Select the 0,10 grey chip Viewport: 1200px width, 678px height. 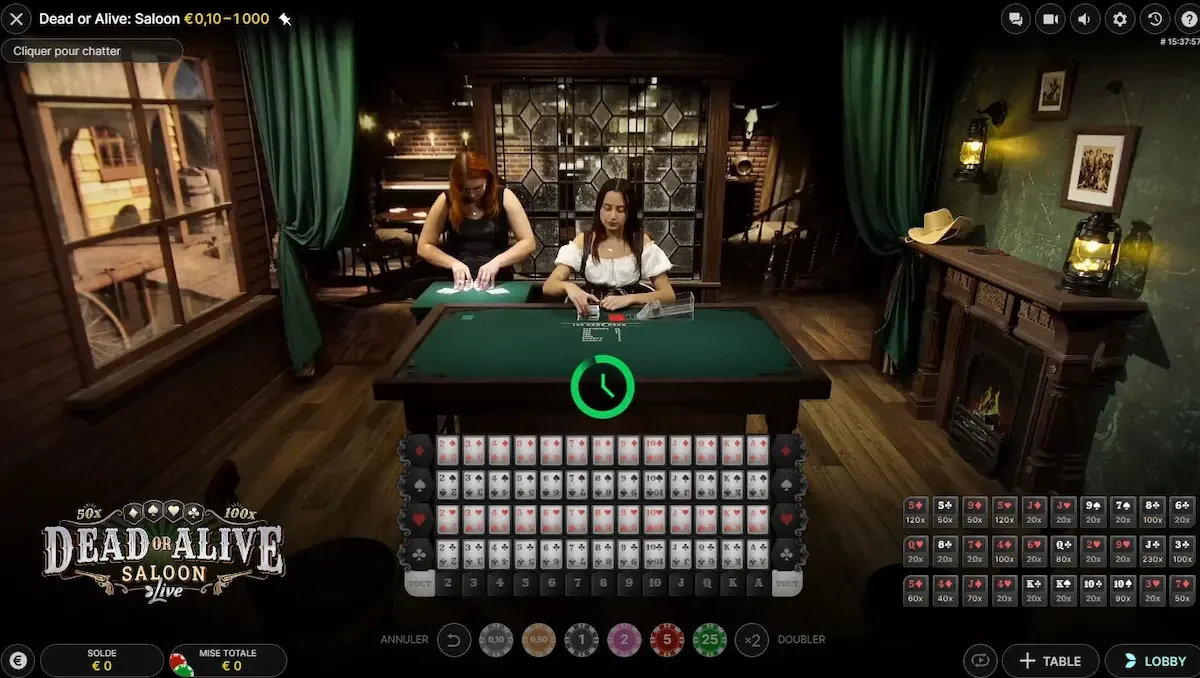coord(496,639)
